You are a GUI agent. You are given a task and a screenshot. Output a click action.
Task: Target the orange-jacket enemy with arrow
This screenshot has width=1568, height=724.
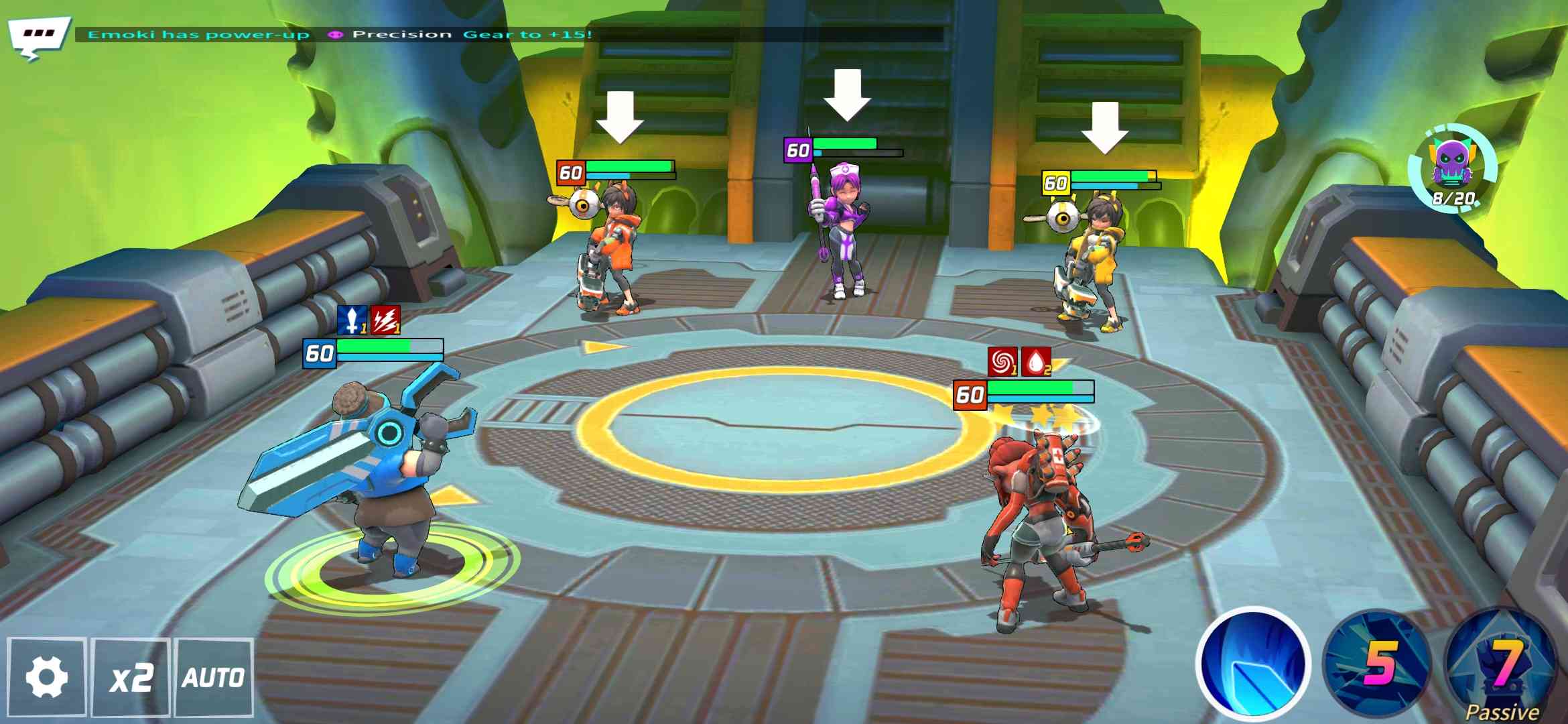[x=610, y=248]
